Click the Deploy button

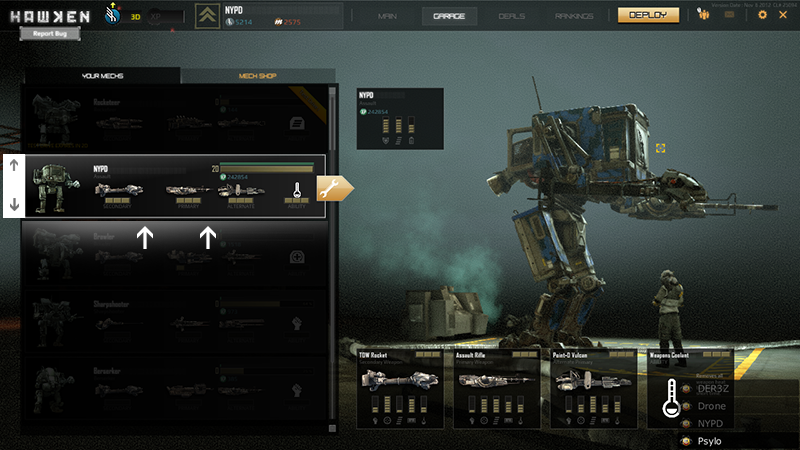coord(648,15)
